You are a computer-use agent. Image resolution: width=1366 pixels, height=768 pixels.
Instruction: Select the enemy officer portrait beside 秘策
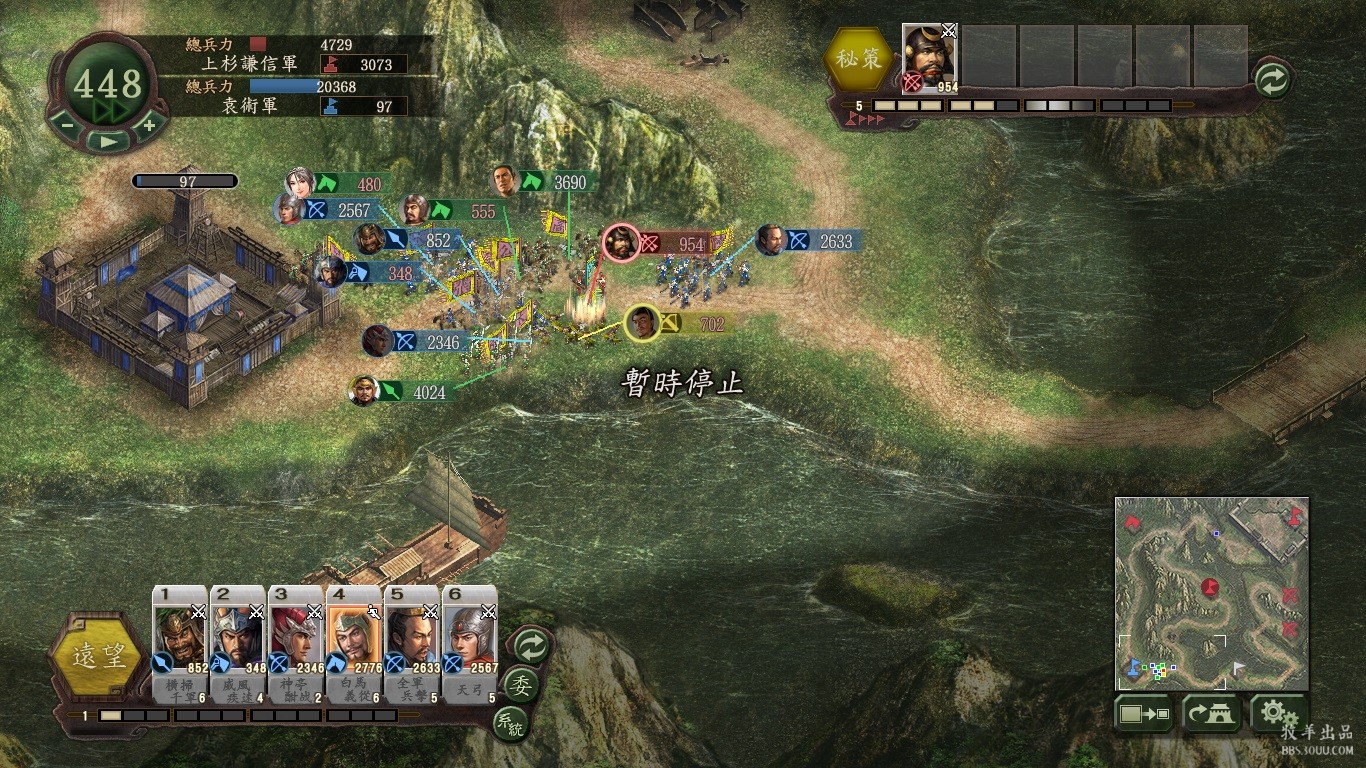pos(930,58)
